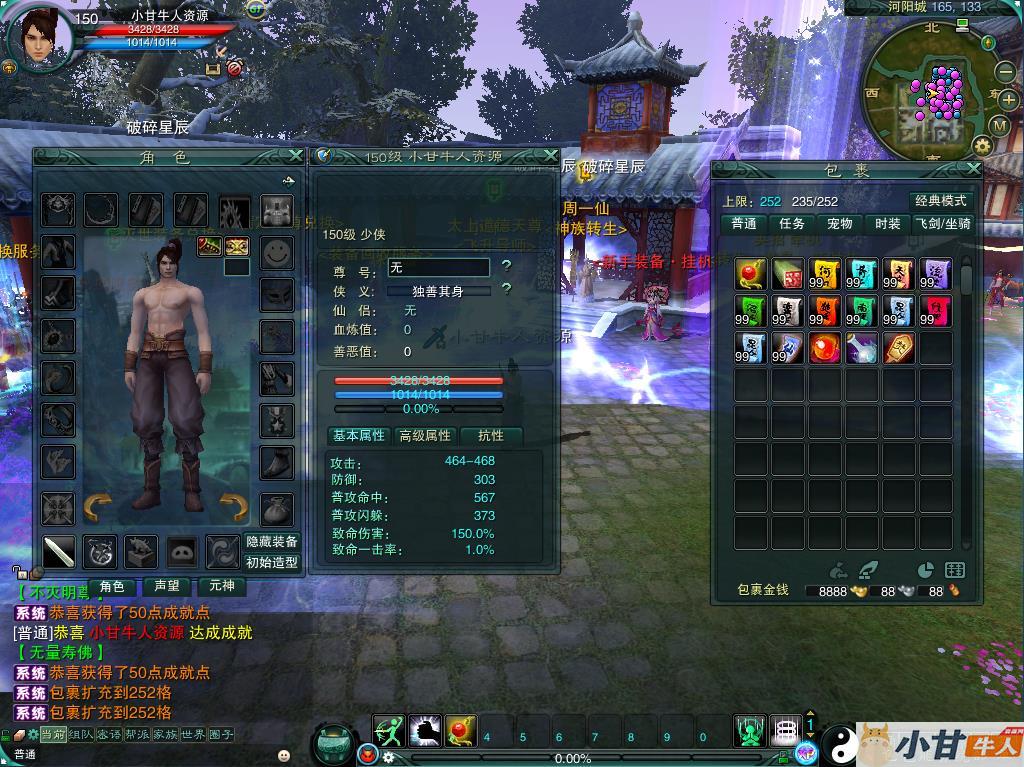Open the 元神 tab
The height and width of the screenshot is (767, 1024).
220,586
